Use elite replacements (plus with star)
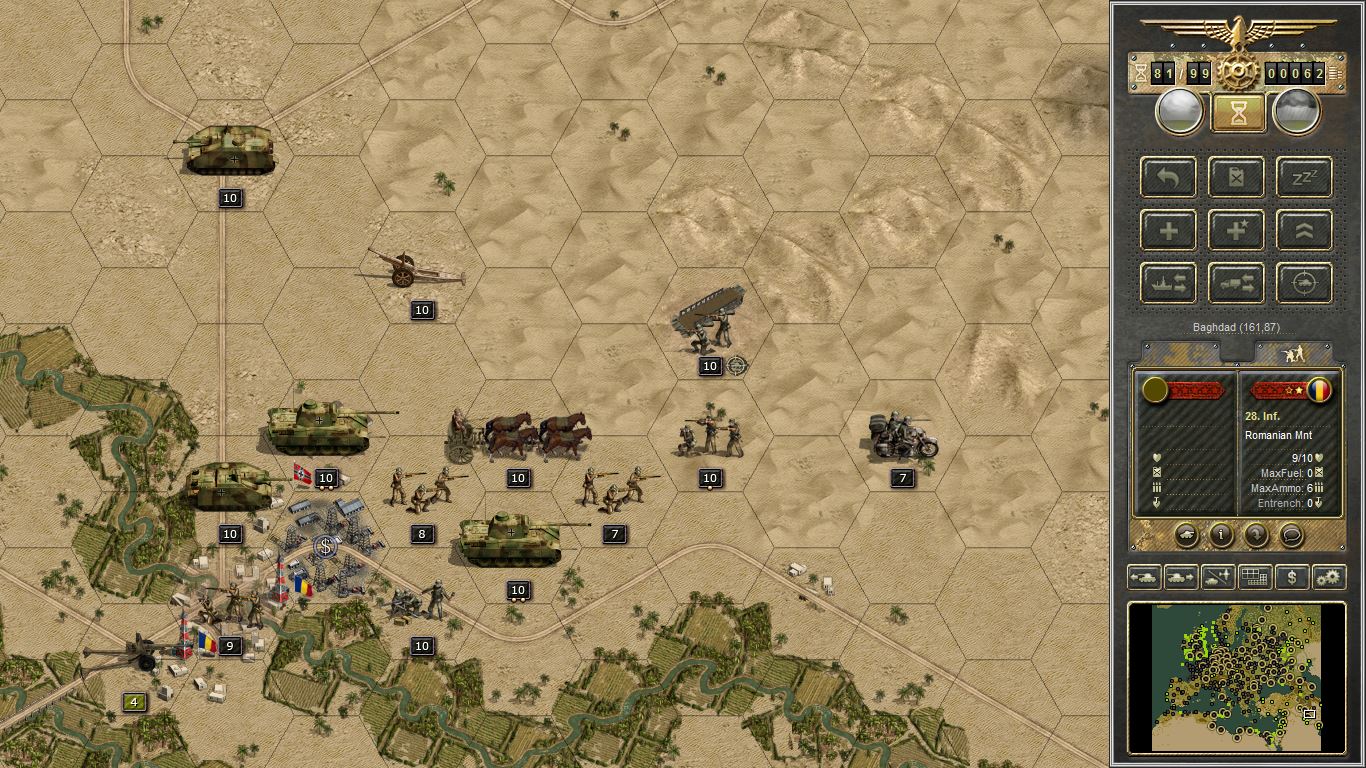 [x=1236, y=231]
